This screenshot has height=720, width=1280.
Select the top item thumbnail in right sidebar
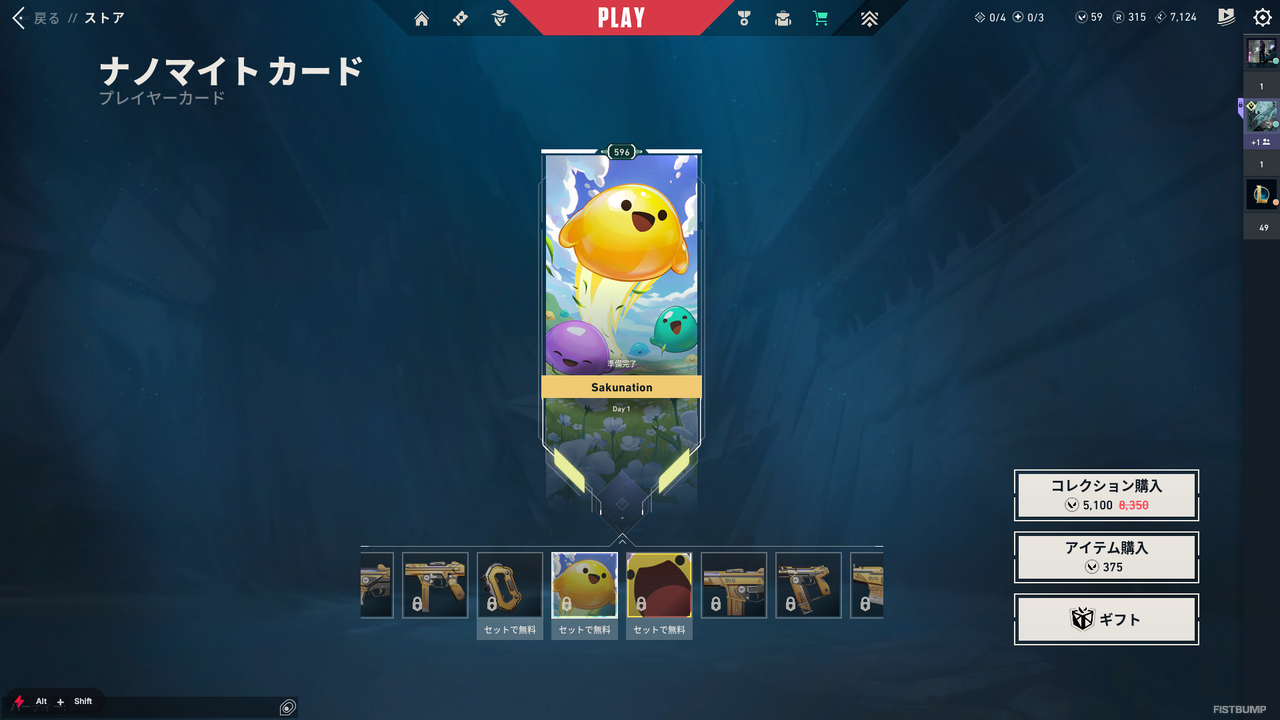click(x=1261, y=52)
